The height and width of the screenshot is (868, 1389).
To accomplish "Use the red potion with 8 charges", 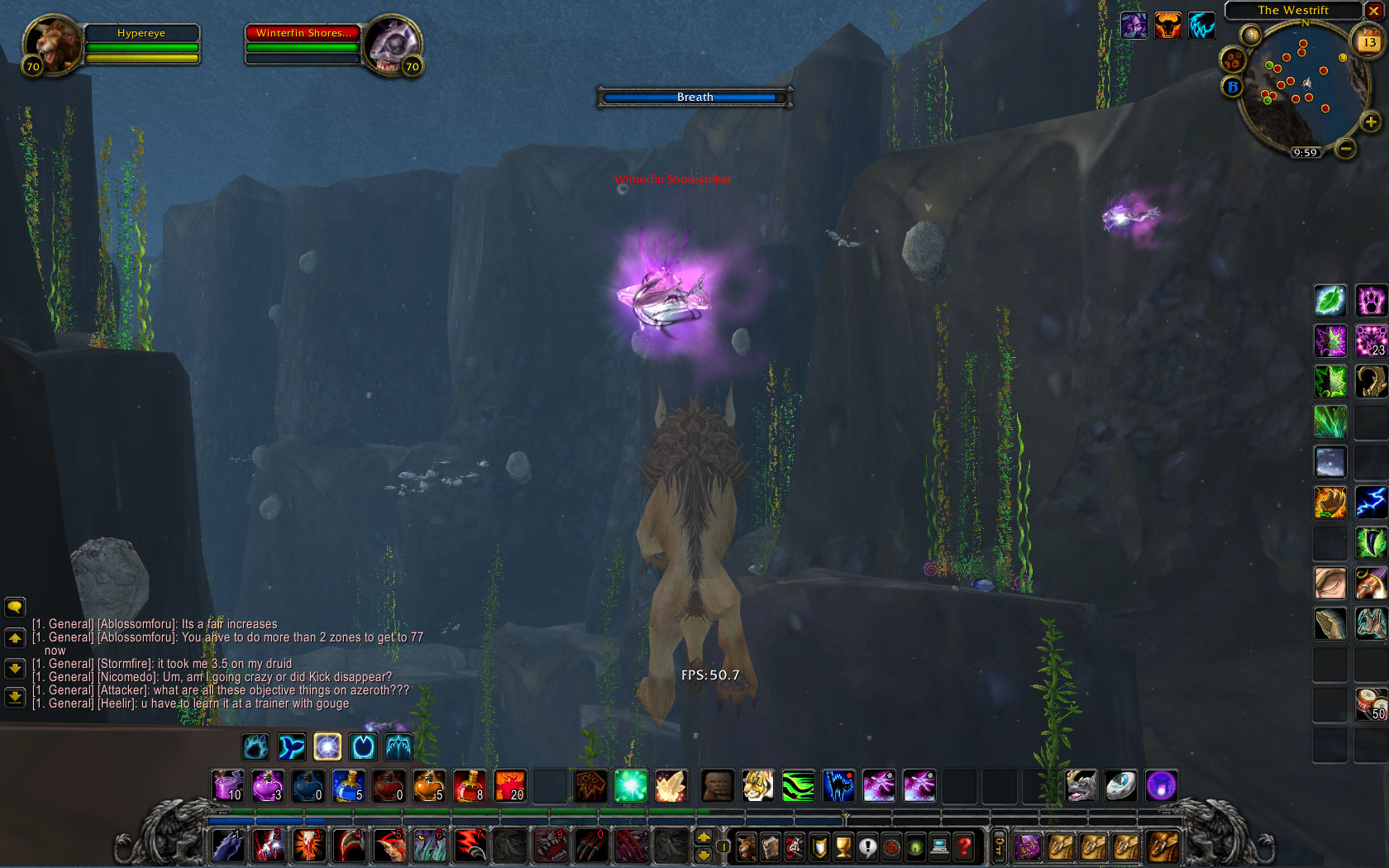I will pyautogui.click(x=470, y=785).
